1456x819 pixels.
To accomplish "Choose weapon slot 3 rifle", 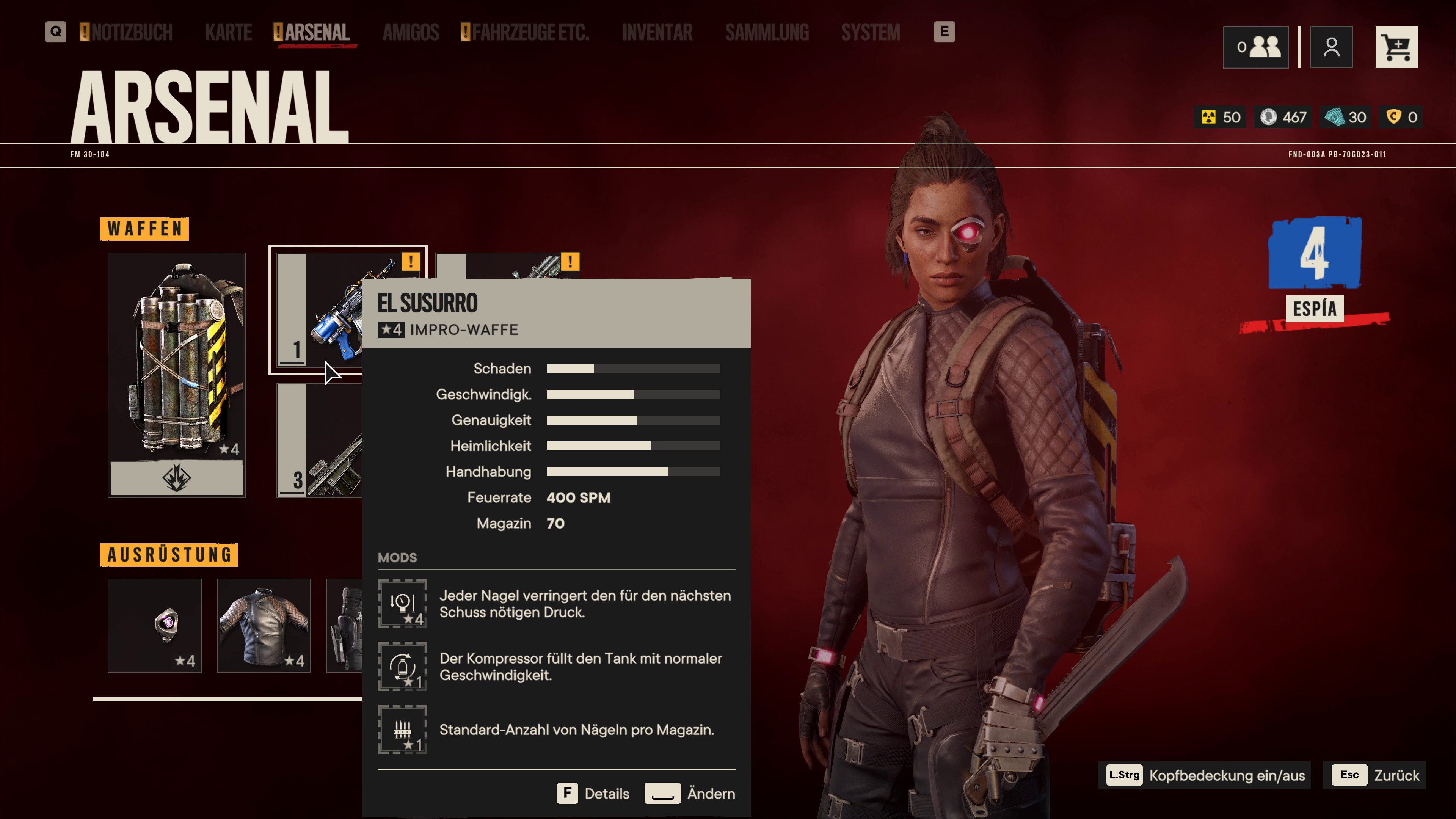I will (319, 441).
